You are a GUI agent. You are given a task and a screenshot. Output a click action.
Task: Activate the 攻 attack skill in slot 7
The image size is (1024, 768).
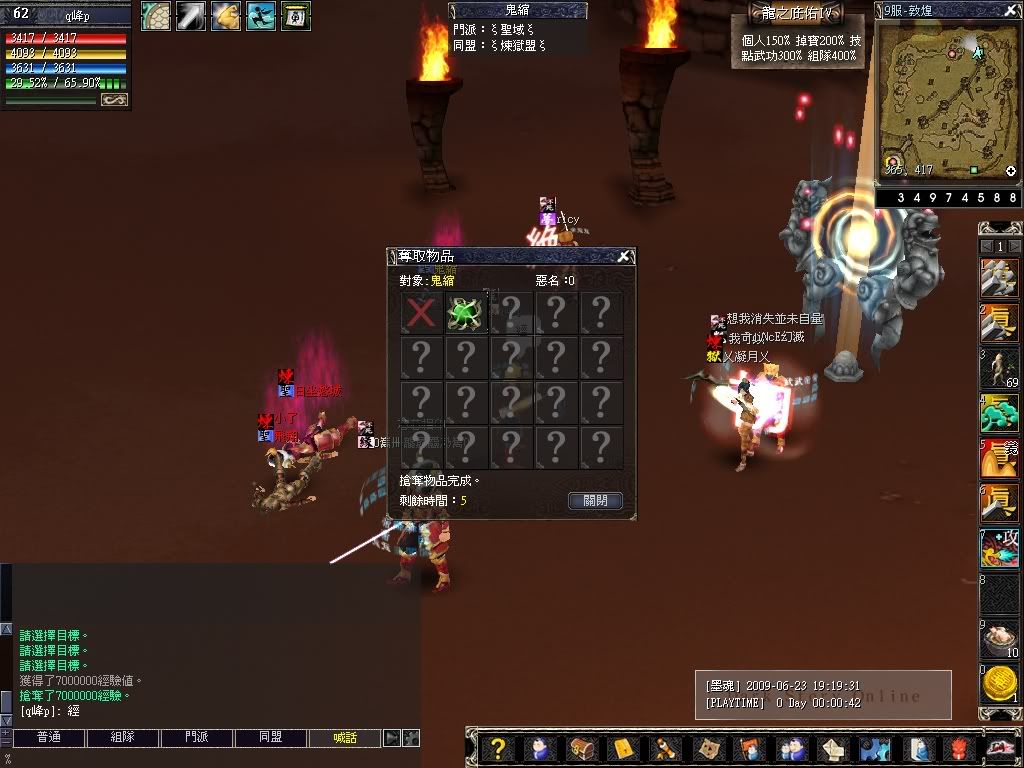tap(999, 550)
